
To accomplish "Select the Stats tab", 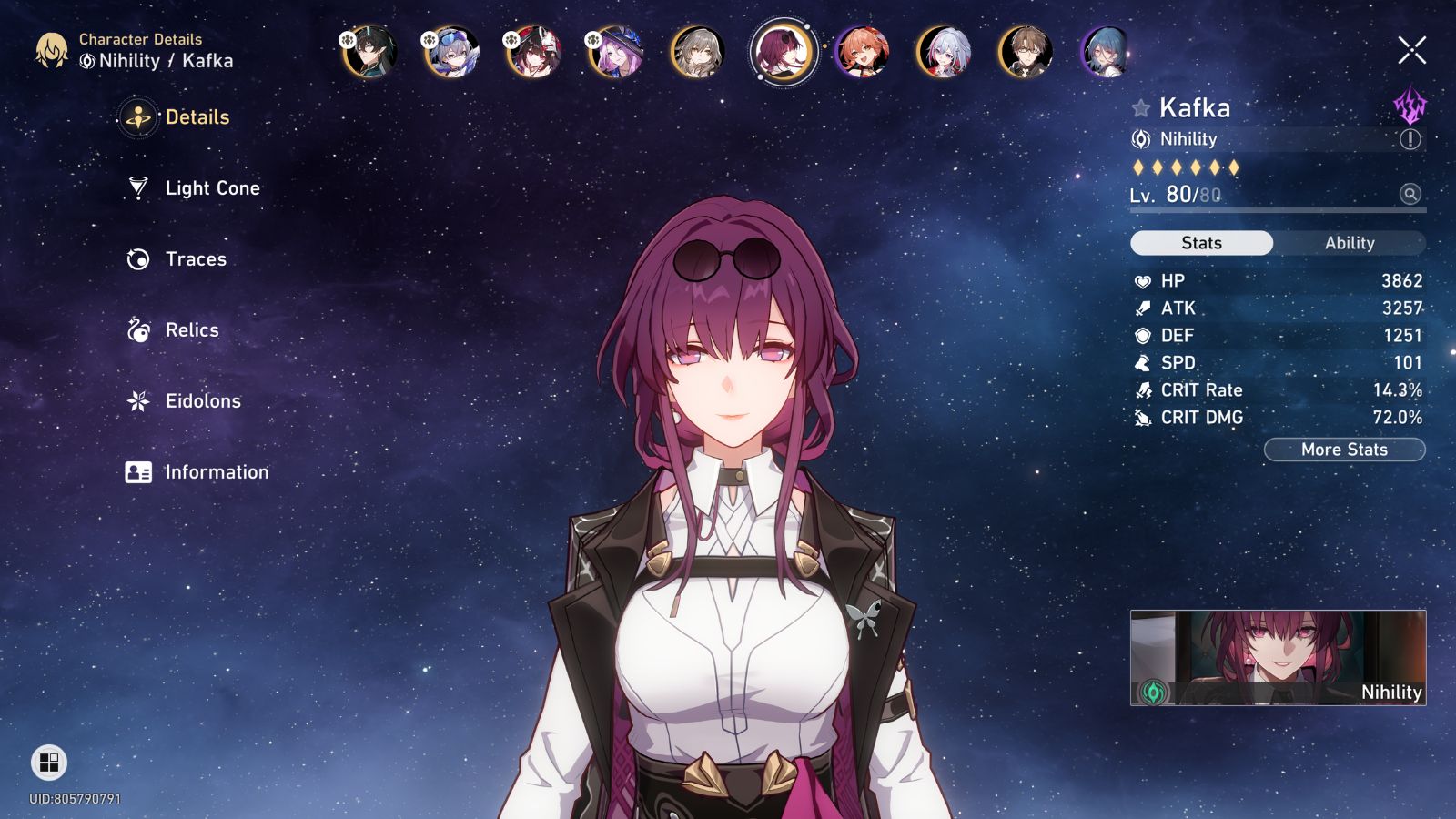I will coord(1201,243).
